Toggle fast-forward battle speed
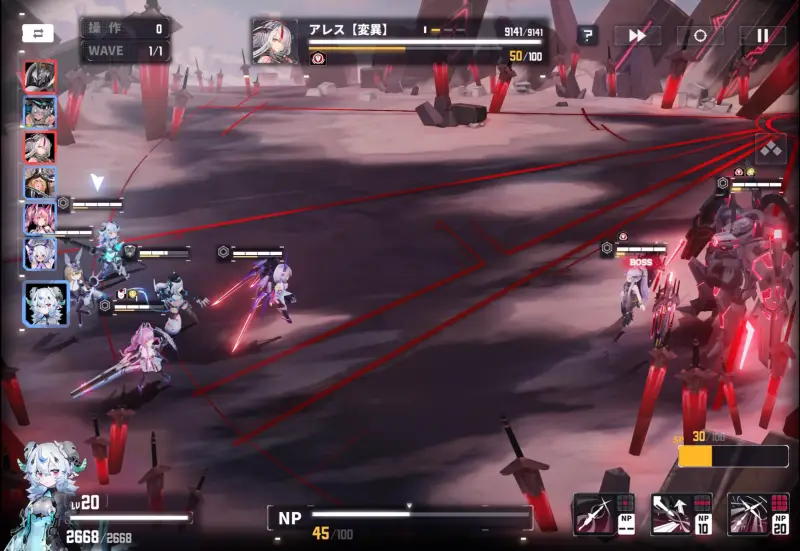Viewport: 800px width, 551px height. [x=637, y=36]
